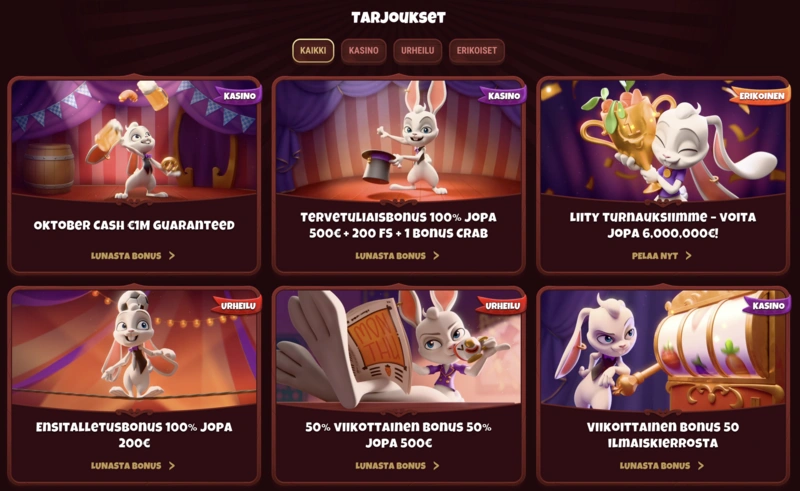Open the slot machine bunny image
Screen dimensions: 800x491
662,350
